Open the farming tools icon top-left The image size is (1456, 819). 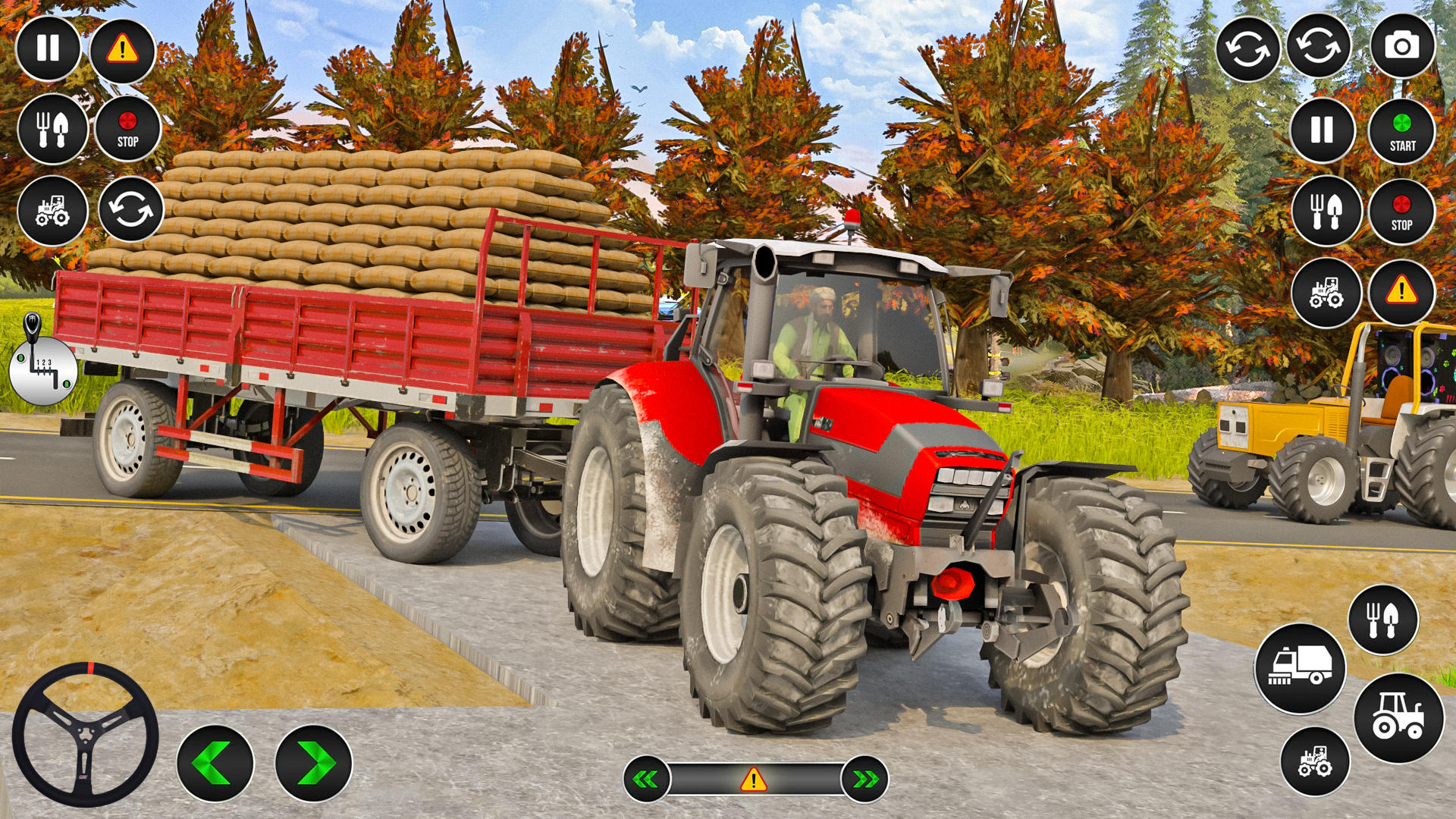(x=52, y=129)
